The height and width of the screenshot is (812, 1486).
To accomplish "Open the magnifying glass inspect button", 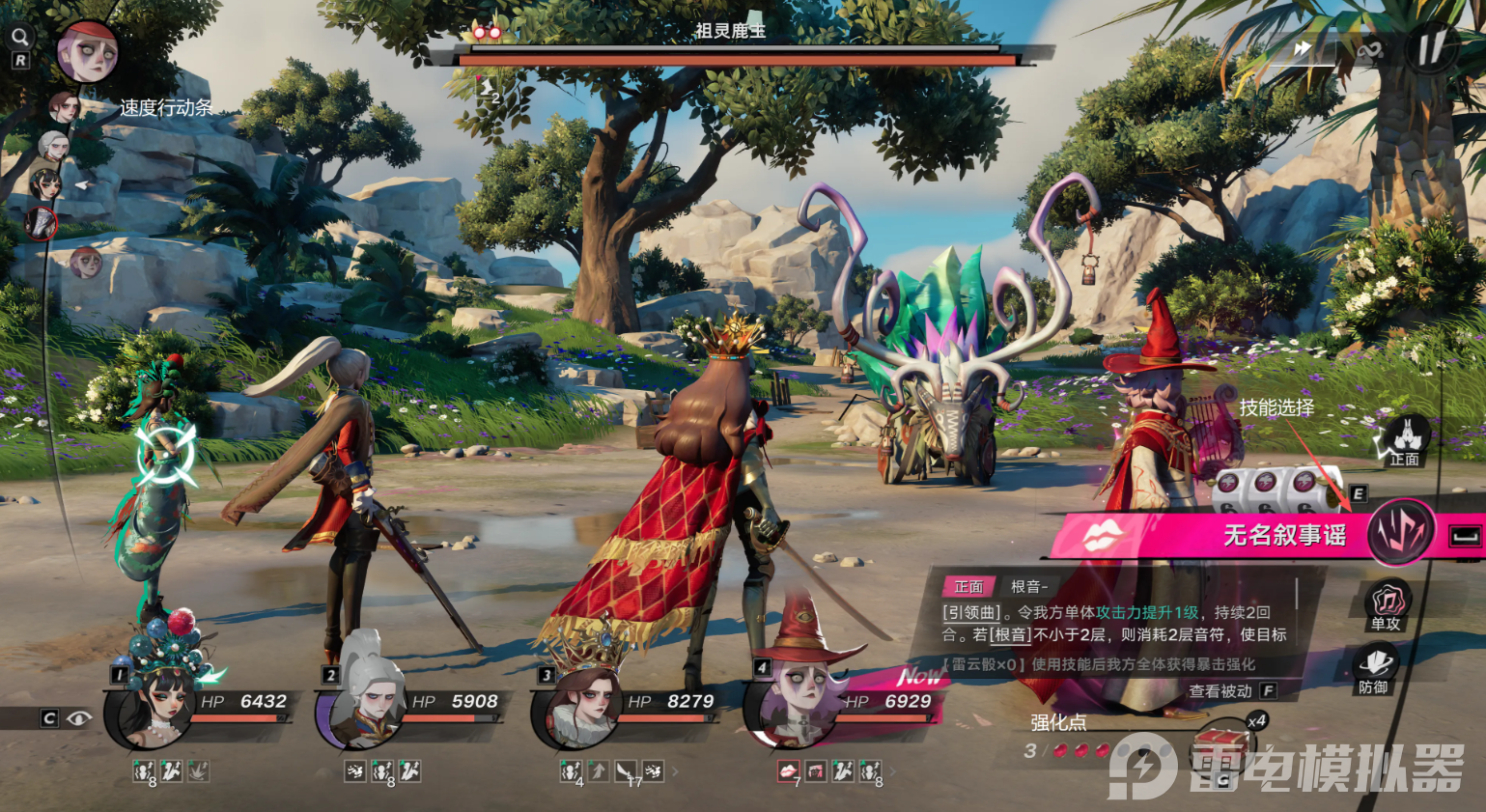I will [x=19, y=37].
